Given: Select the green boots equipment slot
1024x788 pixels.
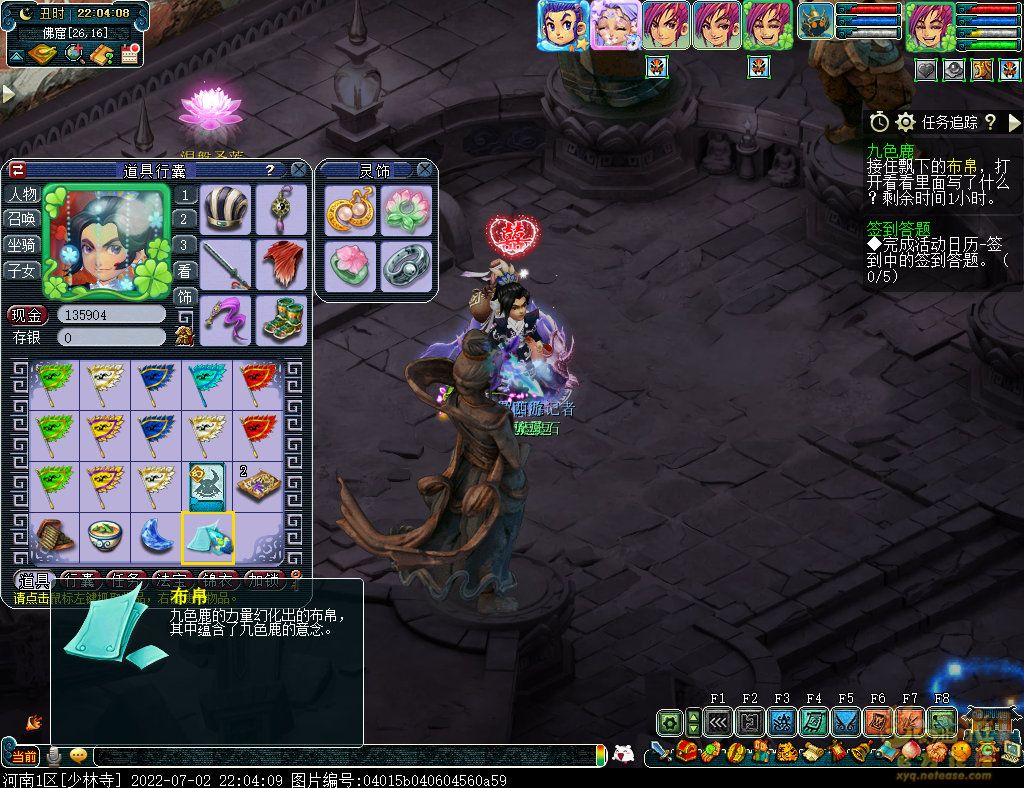Looking at the screenshot, I should coord(281,320).
